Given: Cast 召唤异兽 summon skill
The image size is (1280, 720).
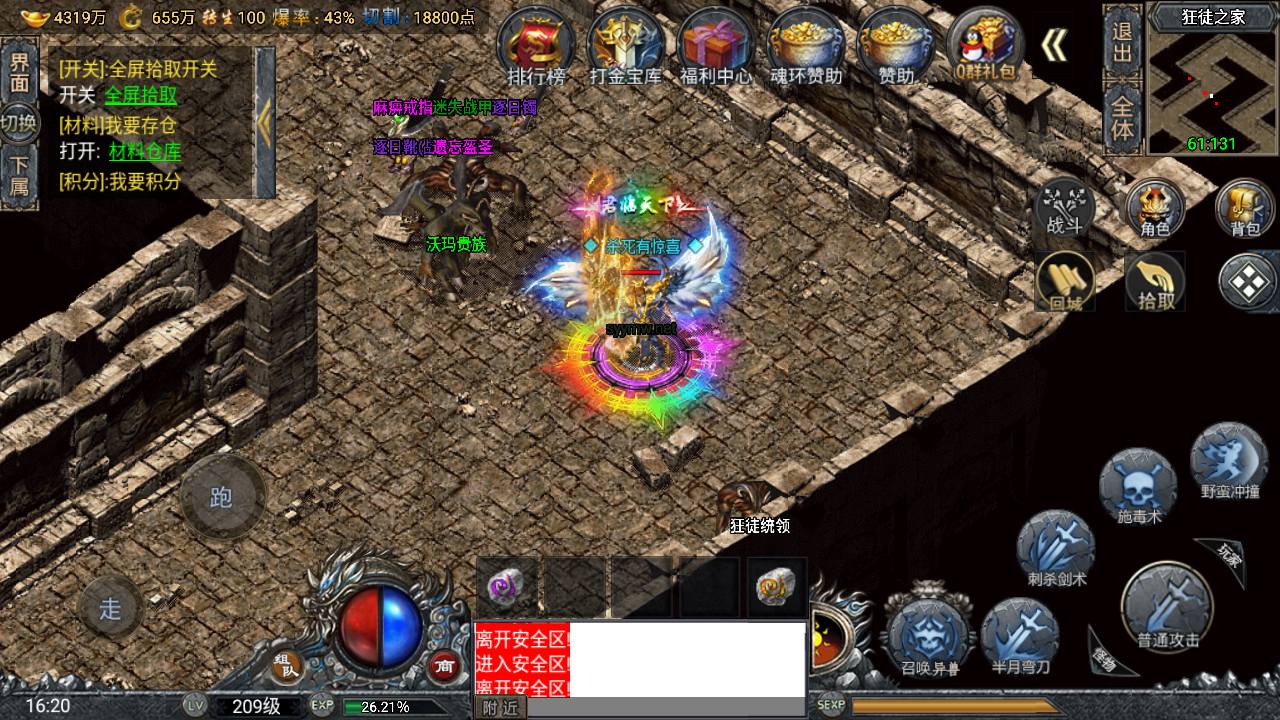Looking at the screenshot, I should coord(929,637).
